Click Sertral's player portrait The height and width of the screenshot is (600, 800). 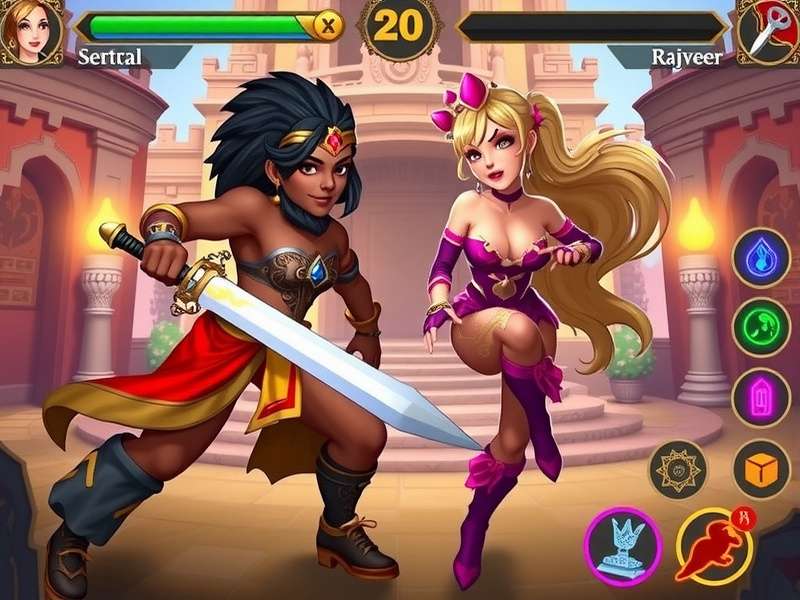tap(31, 30)
